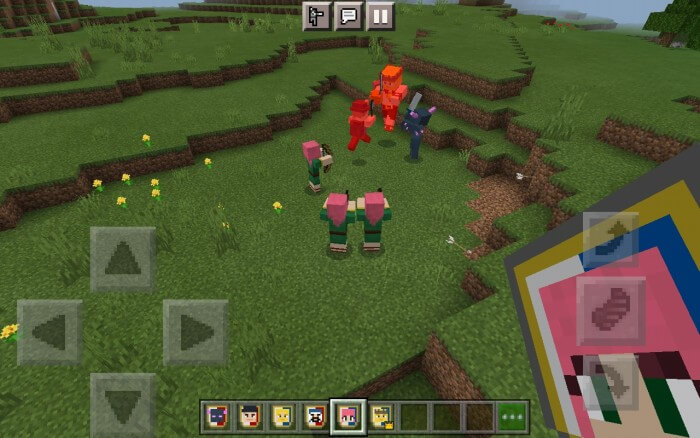Image resolution: width=700 pixels, height=438 pixels.
Task: Pause the game
Action: [380, 16]
